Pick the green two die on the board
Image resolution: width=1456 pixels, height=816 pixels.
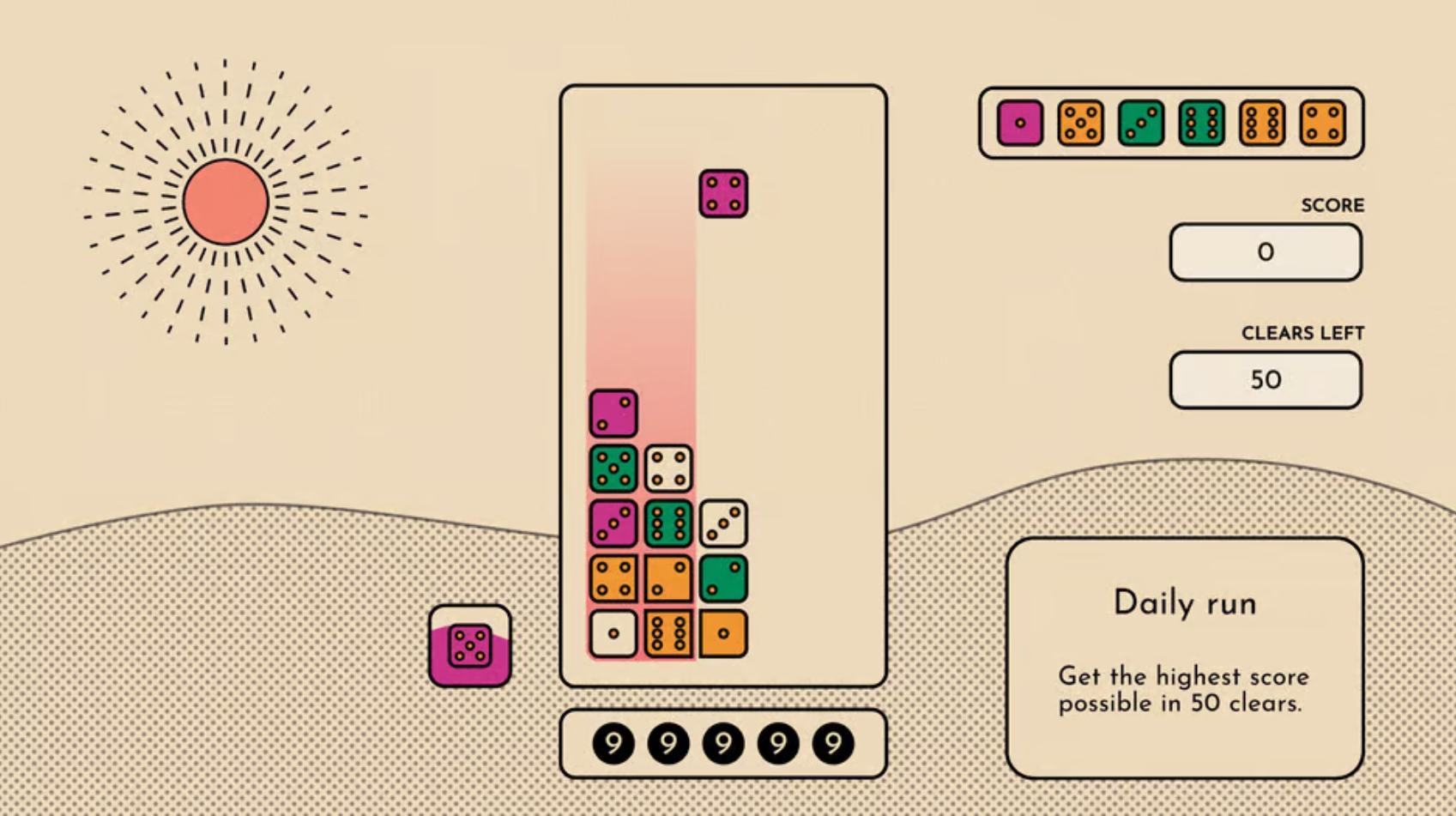[723, 578]
